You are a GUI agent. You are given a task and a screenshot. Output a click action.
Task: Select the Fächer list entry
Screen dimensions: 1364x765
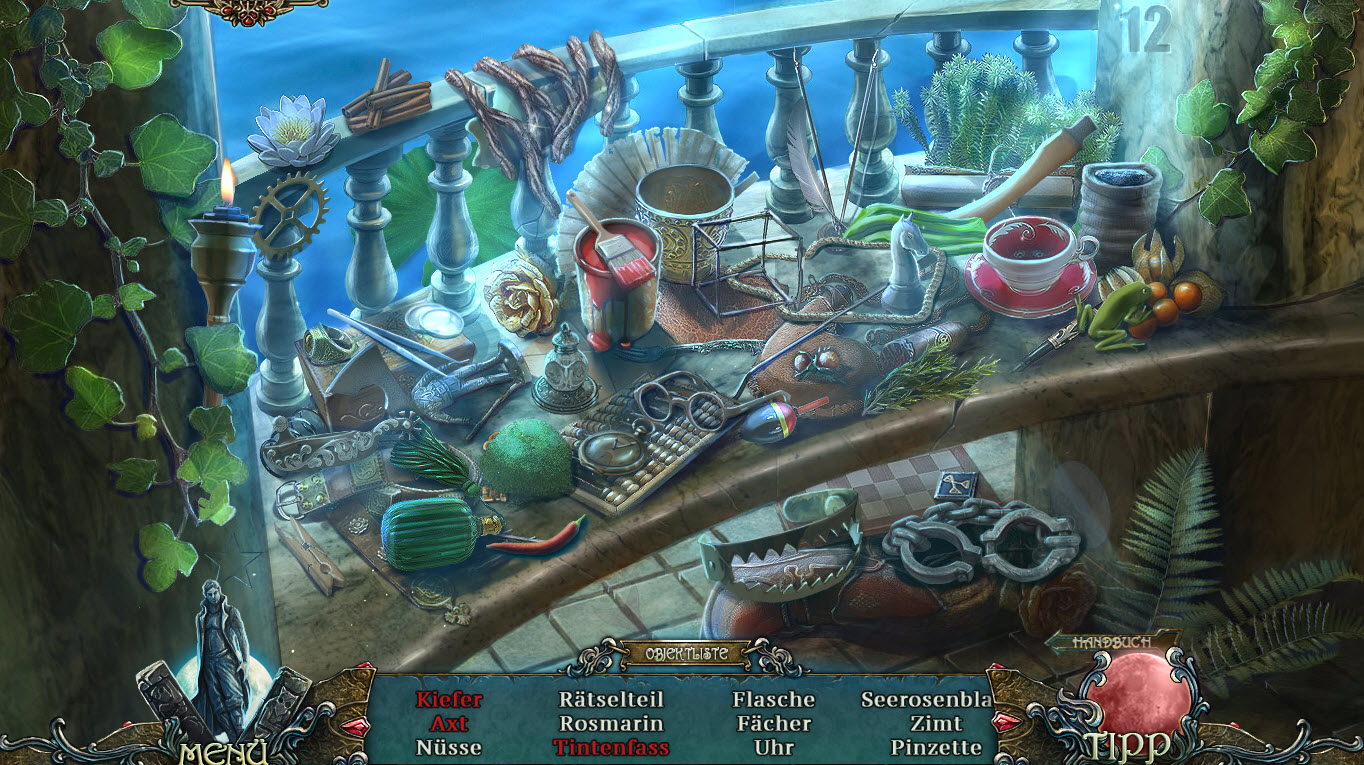click(x=773, y=723)
